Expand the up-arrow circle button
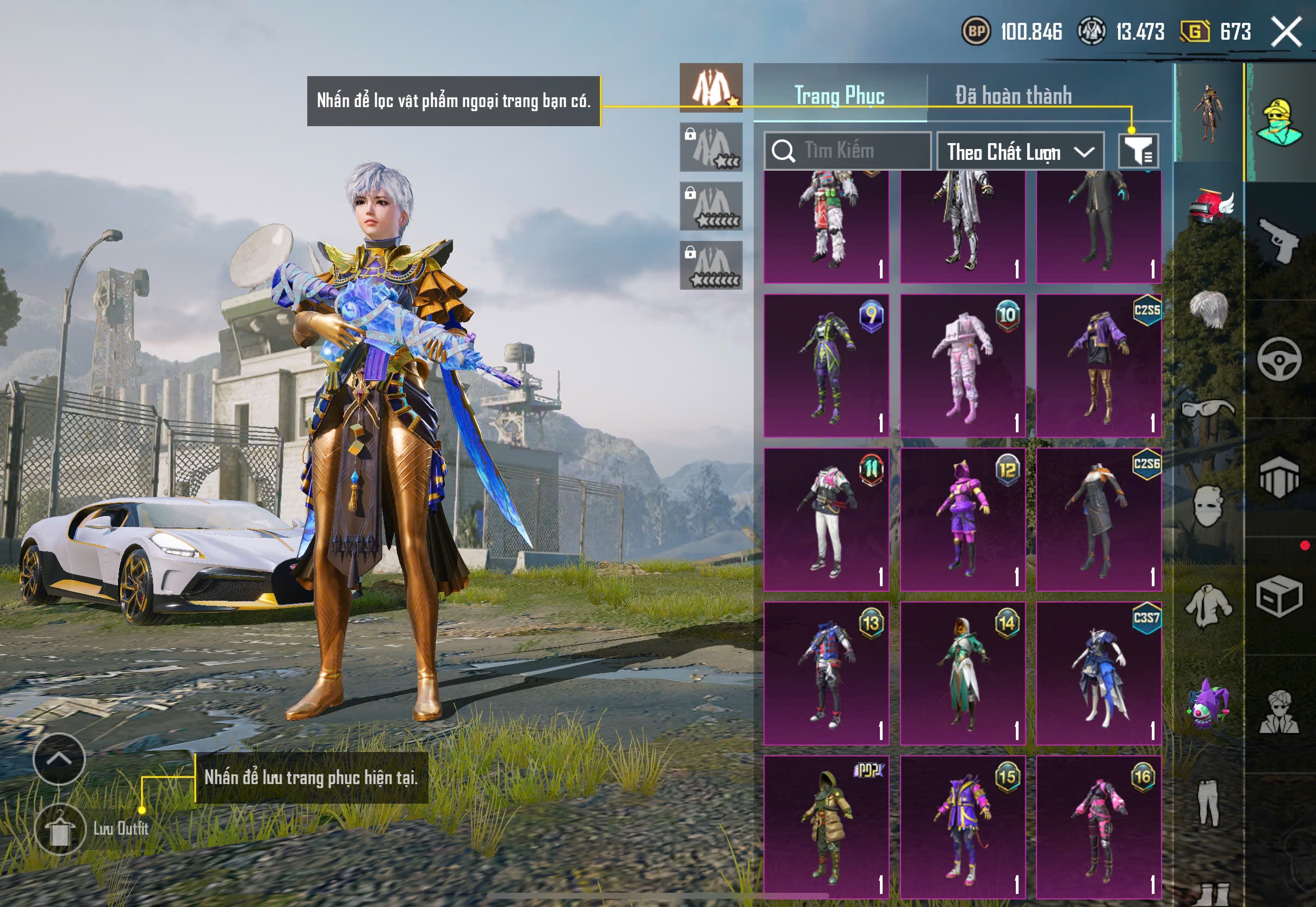1316x907 pixels. [x=59, y=759]
